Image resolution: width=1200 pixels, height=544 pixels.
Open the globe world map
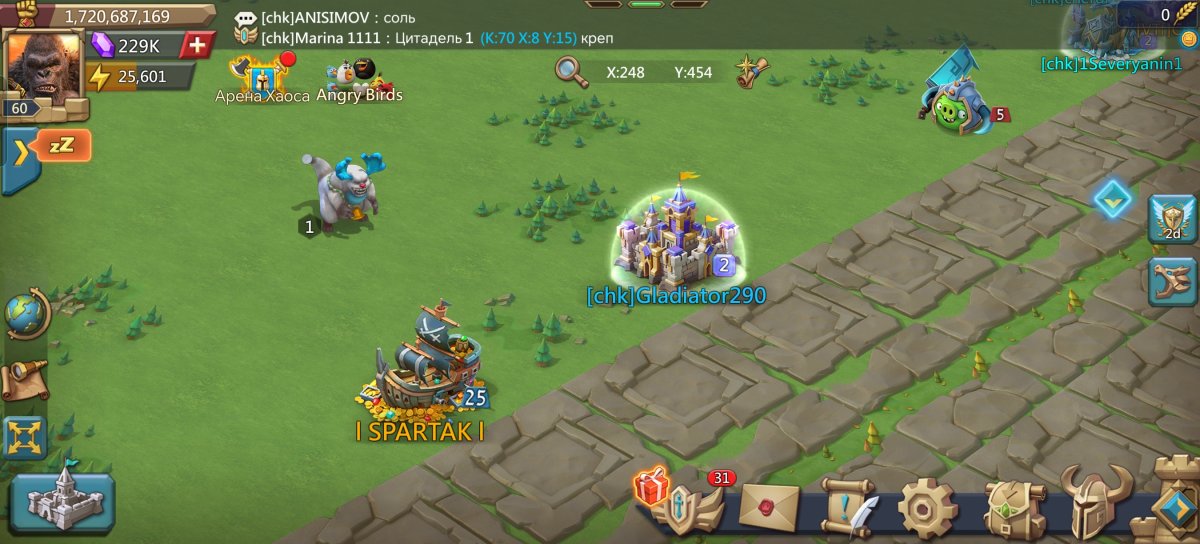tap(26, 314)
